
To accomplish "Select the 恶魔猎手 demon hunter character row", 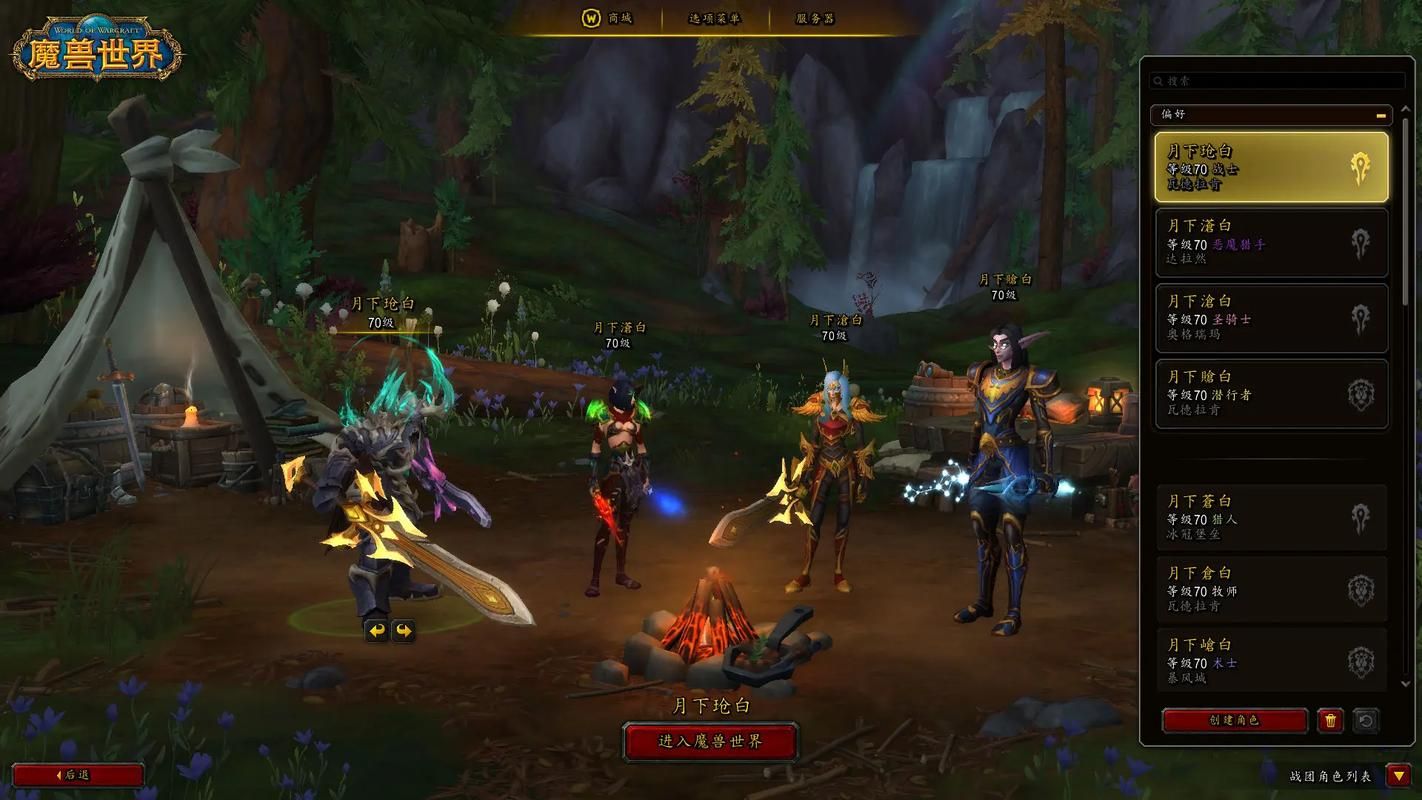I will click(1271, 242).
